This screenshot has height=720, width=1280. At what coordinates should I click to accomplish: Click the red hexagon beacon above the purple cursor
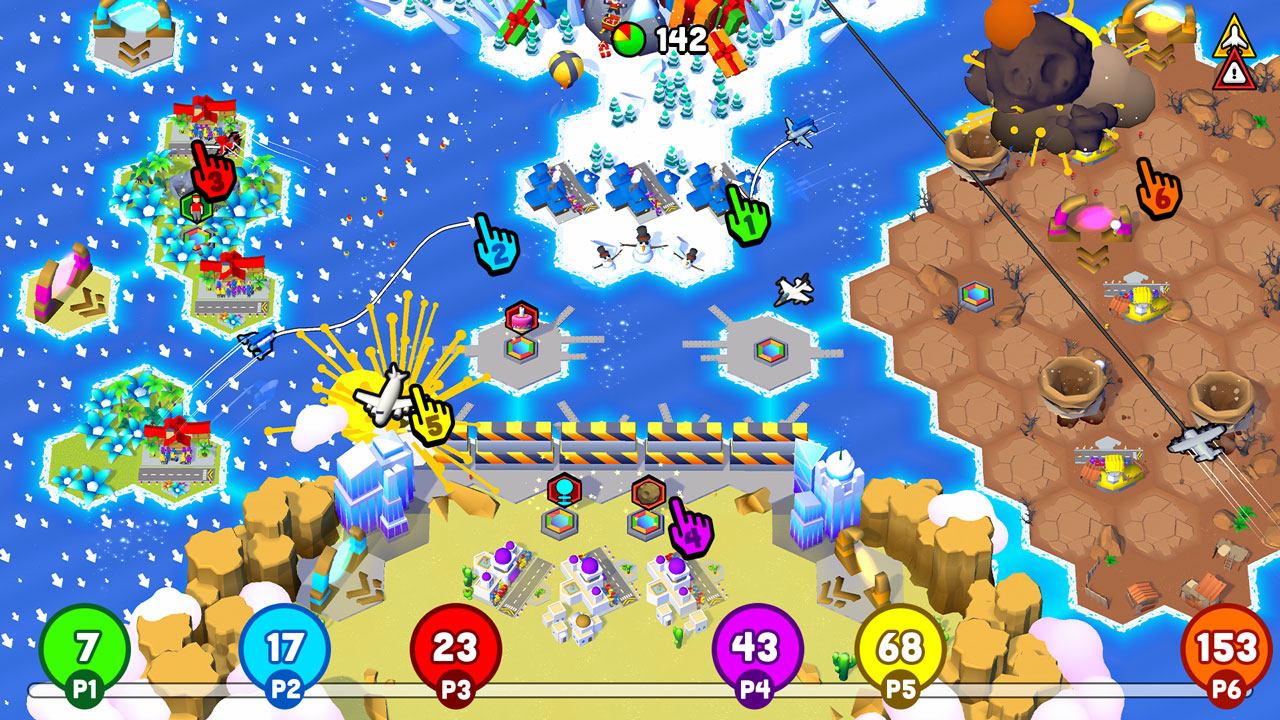648,490
